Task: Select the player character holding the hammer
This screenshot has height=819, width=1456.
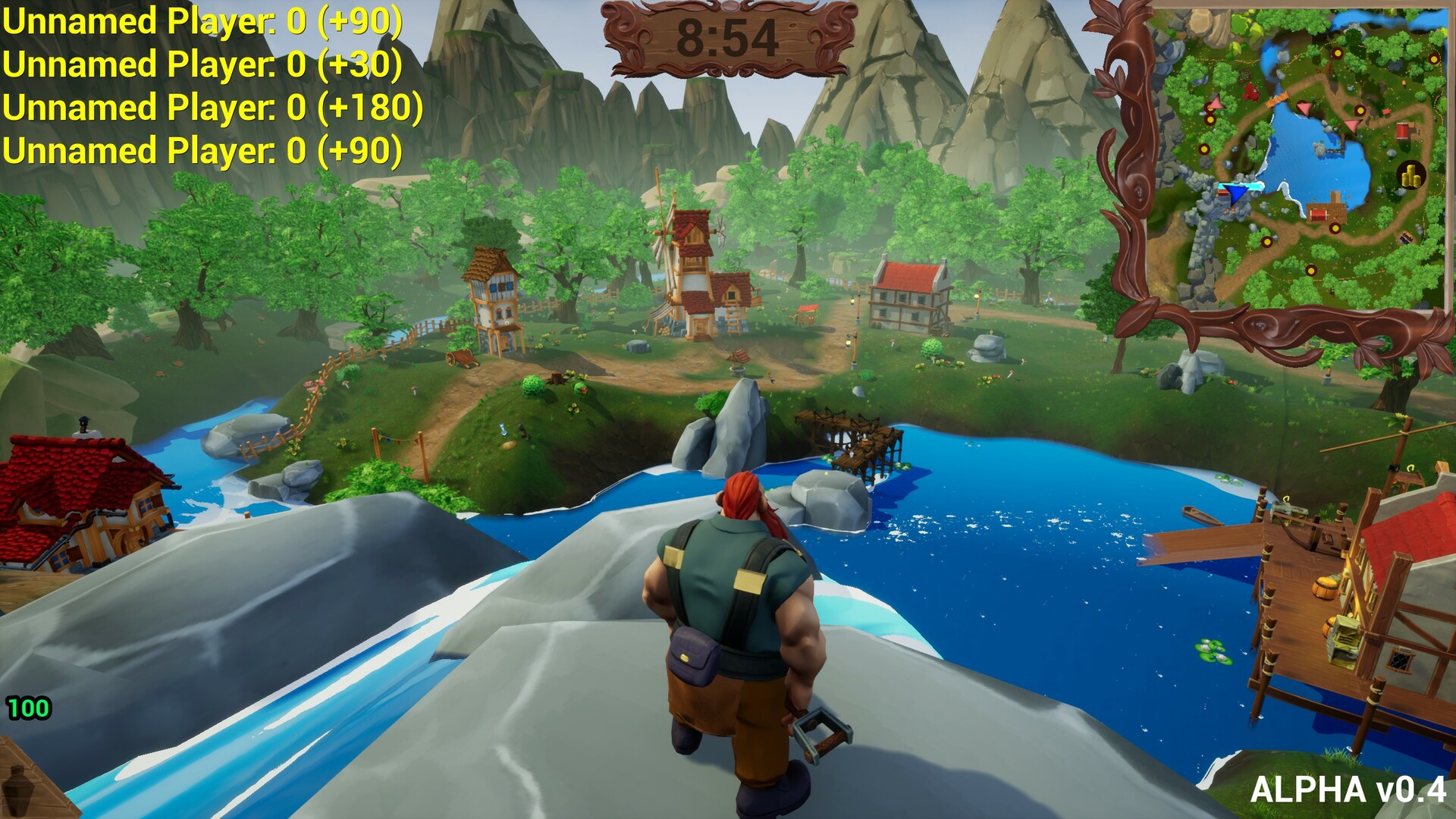Action: tap(732, 629)
